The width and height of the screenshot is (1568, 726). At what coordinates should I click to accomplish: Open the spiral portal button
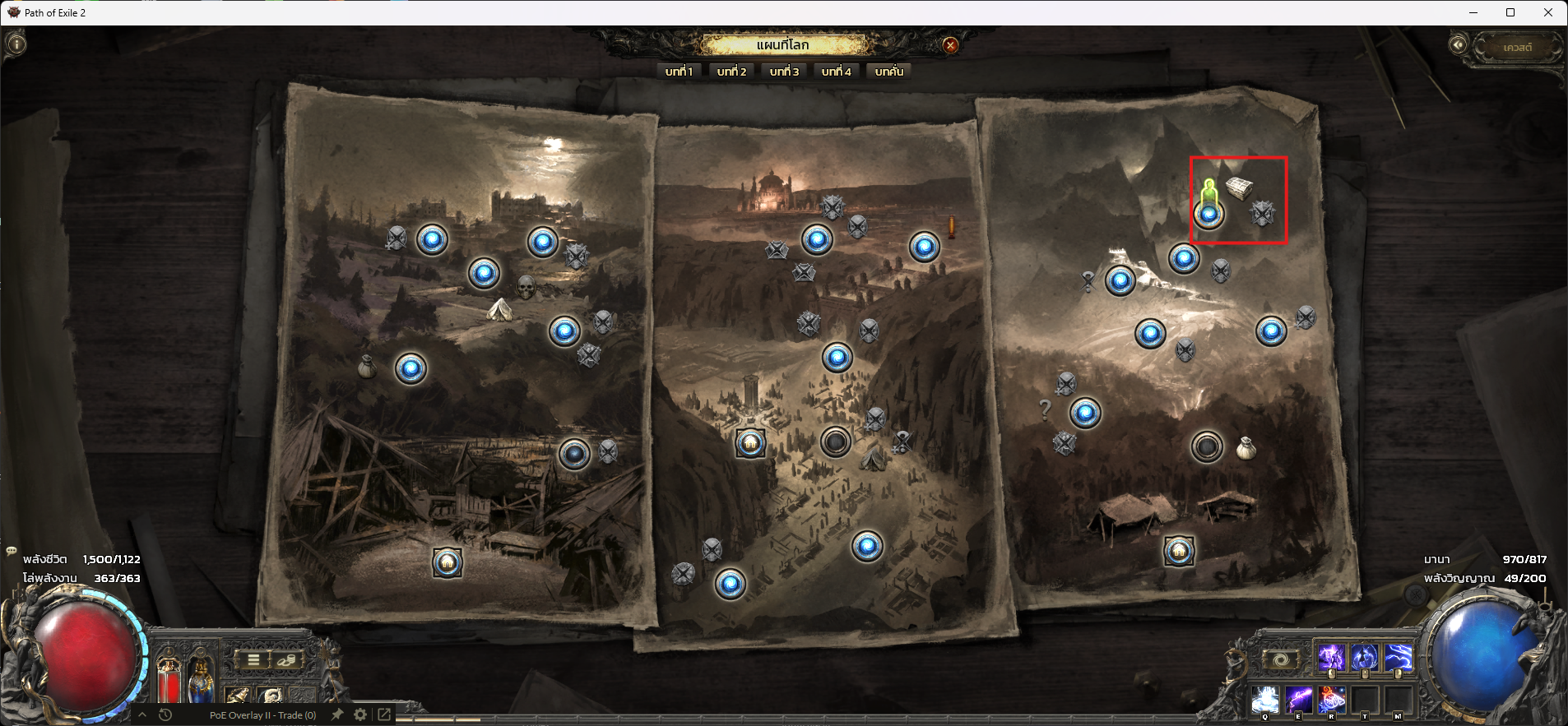[1280, 659]
